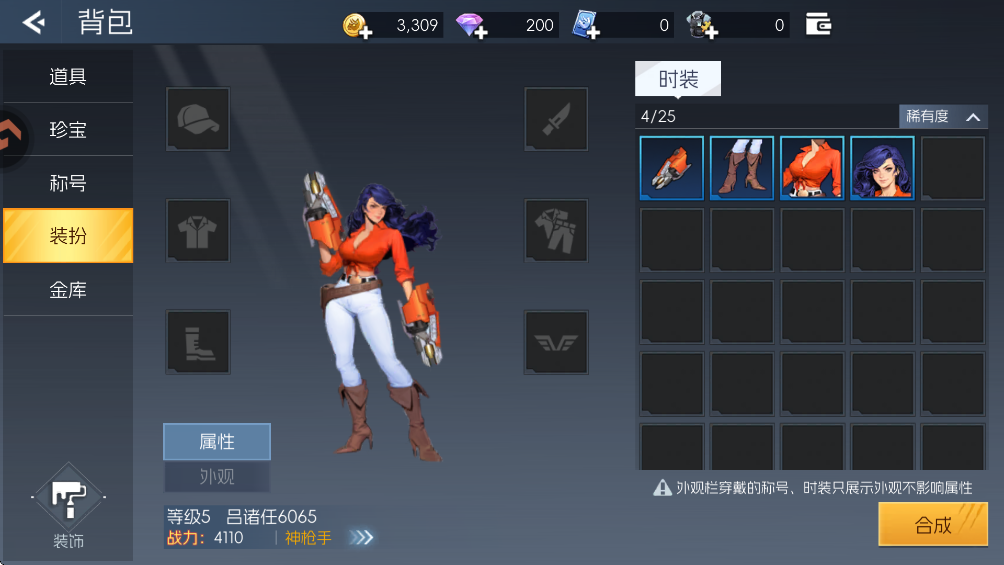Image resolution: width=1004 pixels, height=565 pixels.
Task: Go back using the arrow button
Action: [34, 22]
